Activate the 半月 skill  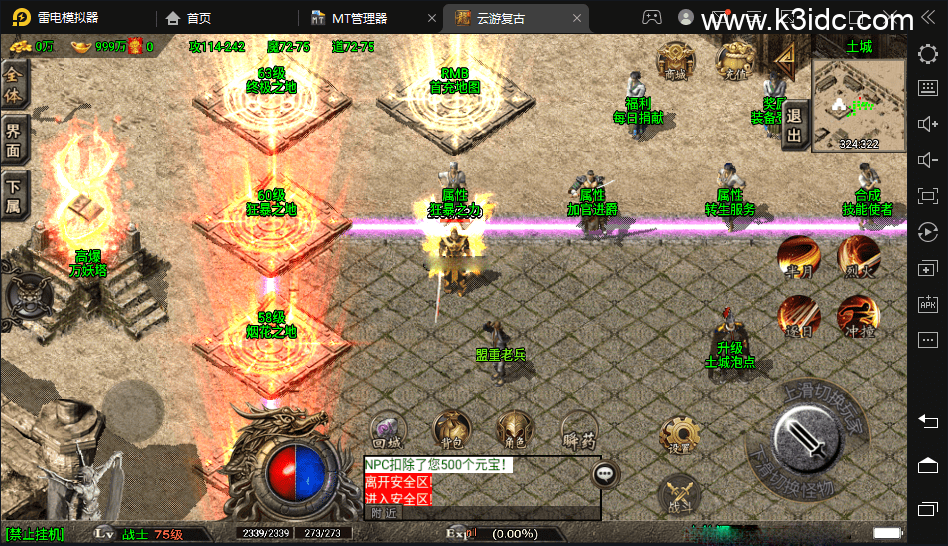(799, 257)
